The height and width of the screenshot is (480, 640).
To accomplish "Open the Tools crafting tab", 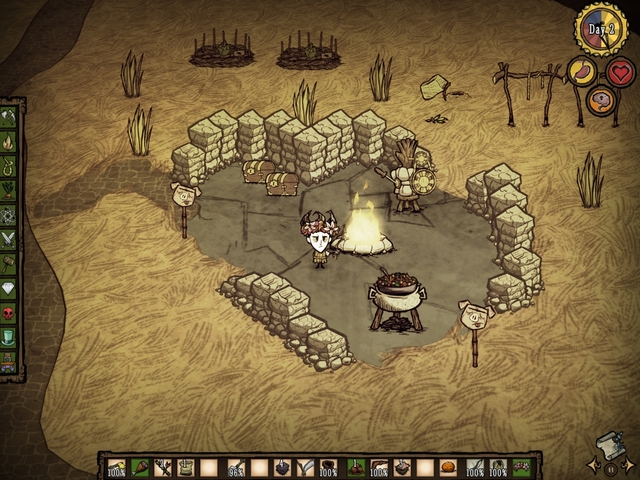I will point(12,116).
